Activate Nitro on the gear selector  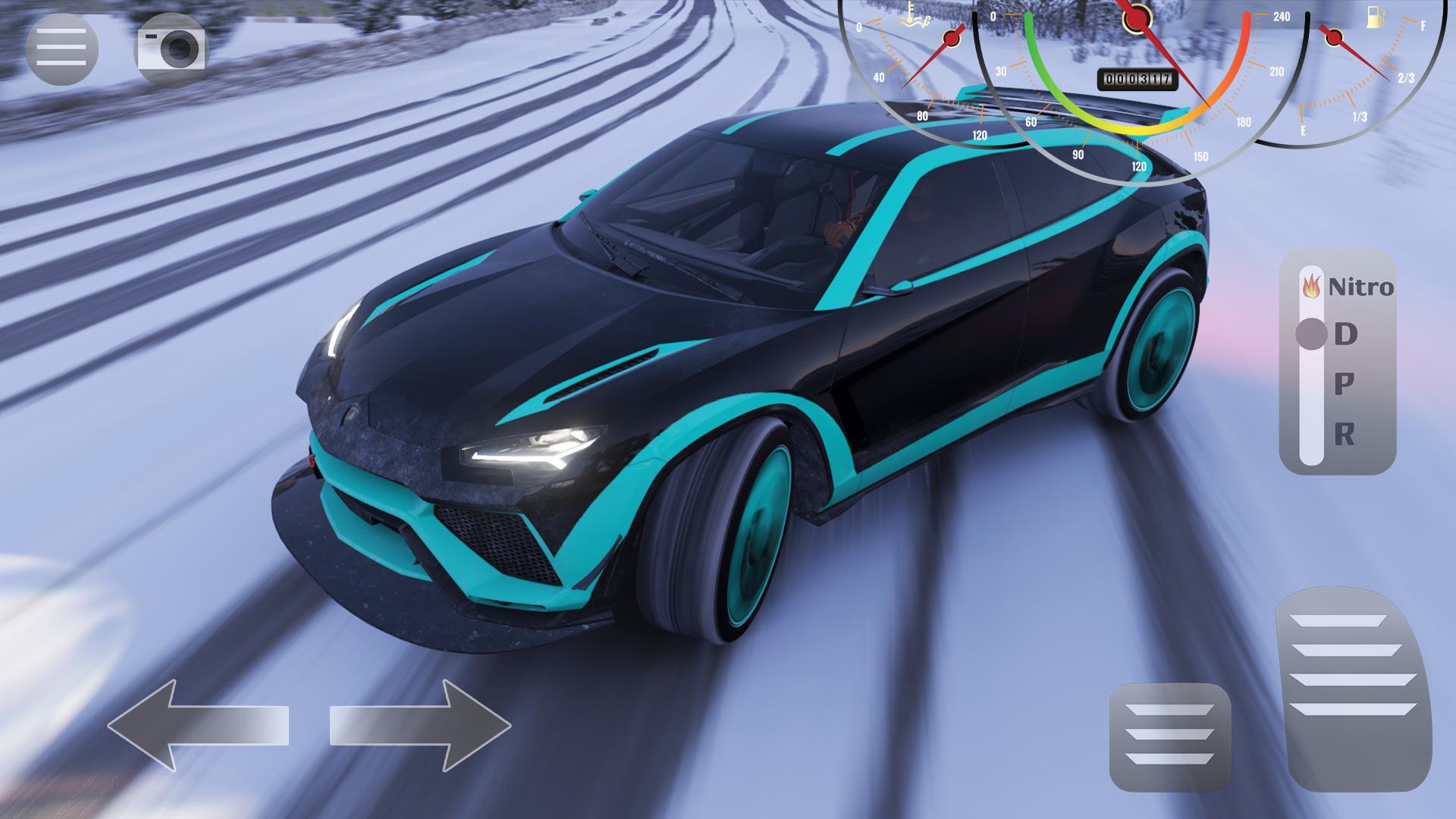point(1348,287)
